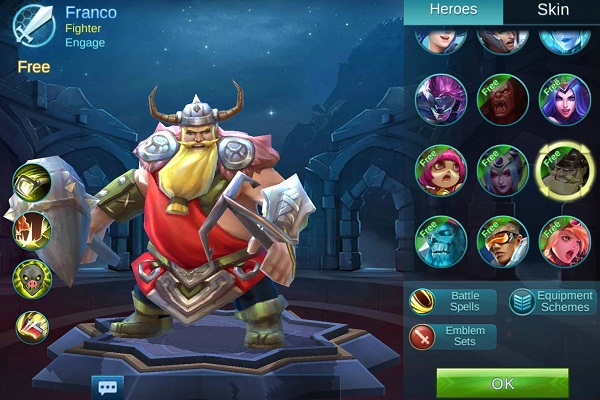The height and width of the screenshot is (400, 600).
Task: Confirm hero selection with the OK button
Action: [x=502, y=383]
